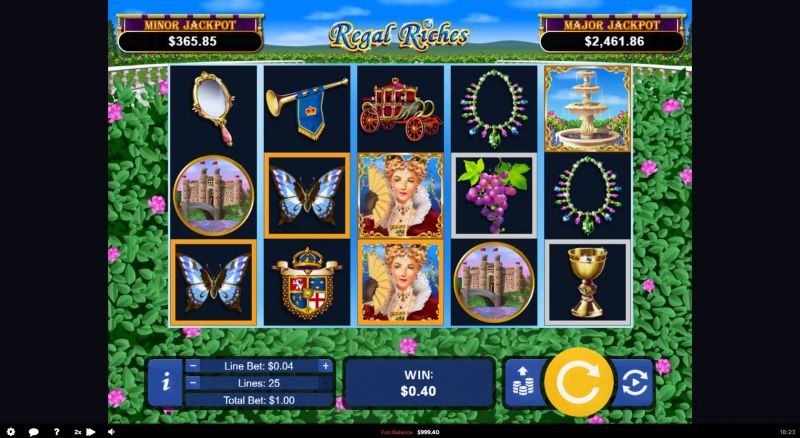Viewport: 800px width, 438px height.
Task: Increase the line bet amount
Action: pyautogui.click(x=325, y=366)
